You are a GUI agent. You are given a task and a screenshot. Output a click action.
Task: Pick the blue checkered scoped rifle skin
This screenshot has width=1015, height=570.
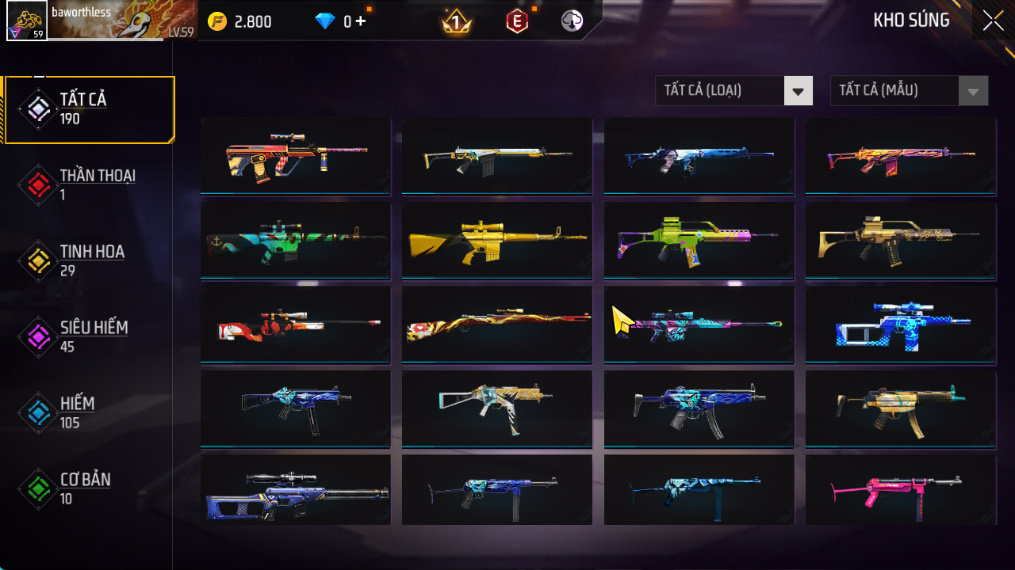[x=900, y=324]
